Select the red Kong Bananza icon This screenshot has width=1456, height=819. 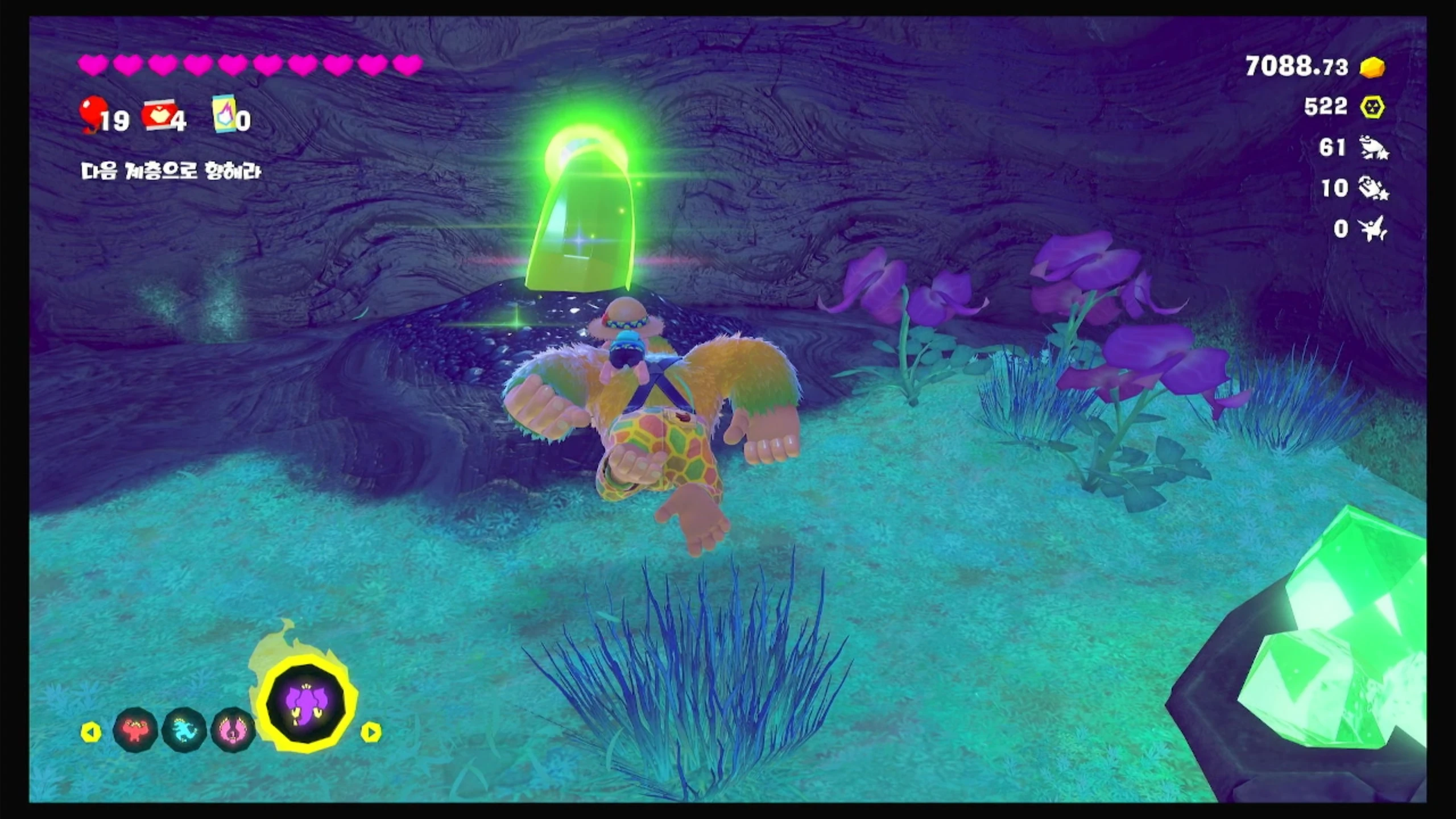[x=135, y=730]
